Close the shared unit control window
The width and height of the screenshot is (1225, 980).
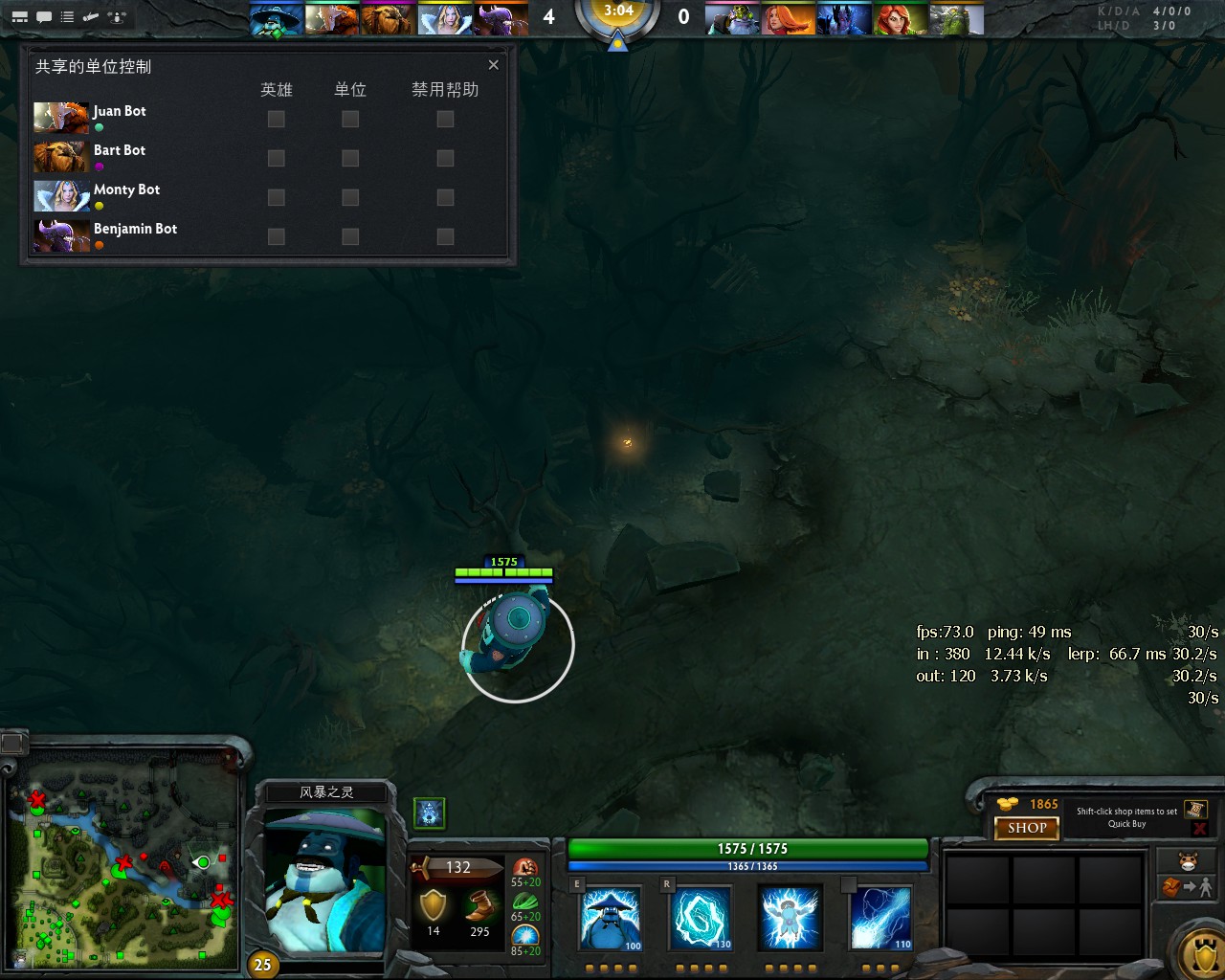493,65
